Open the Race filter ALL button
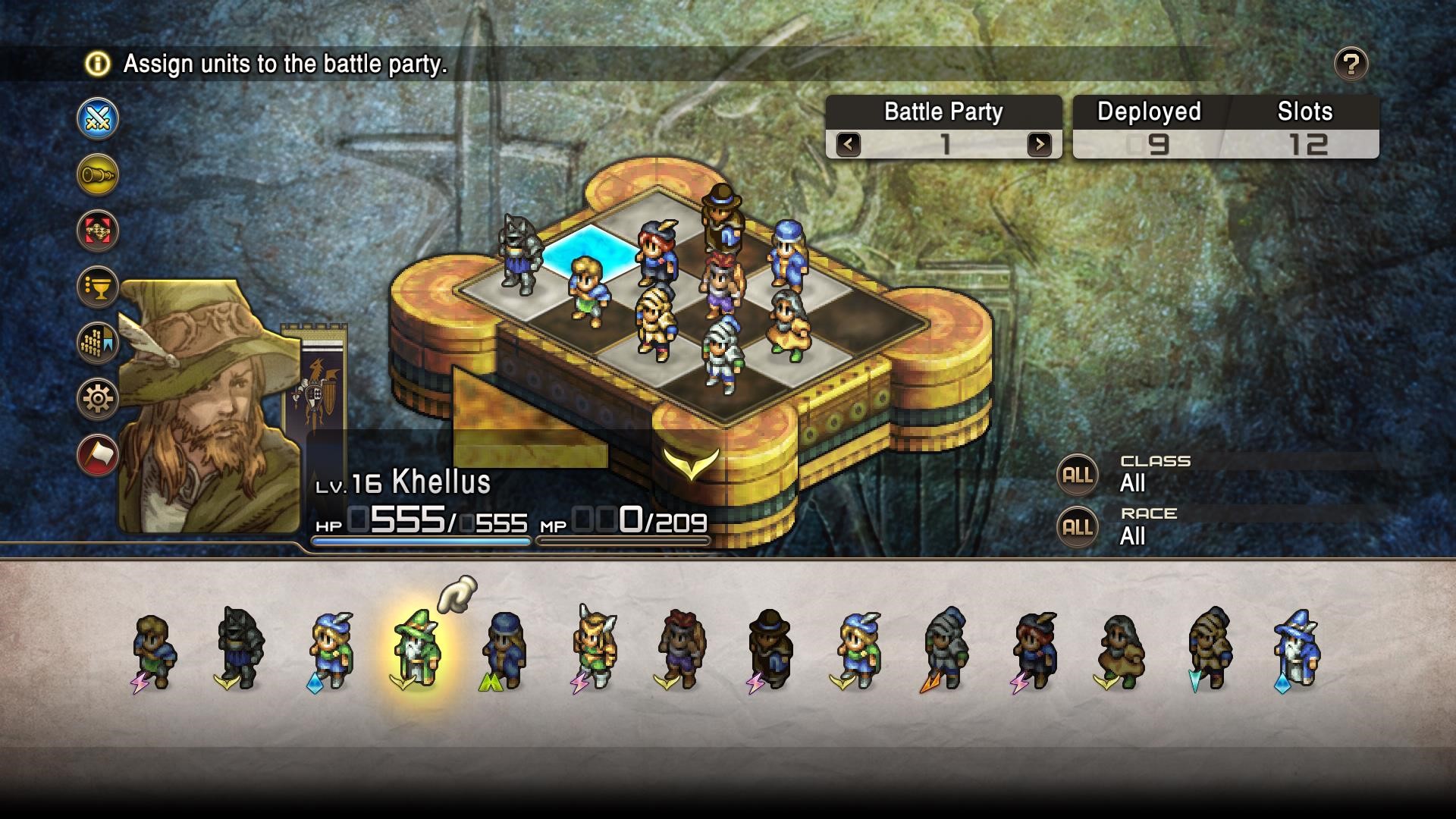 [x=1077, y=527]
